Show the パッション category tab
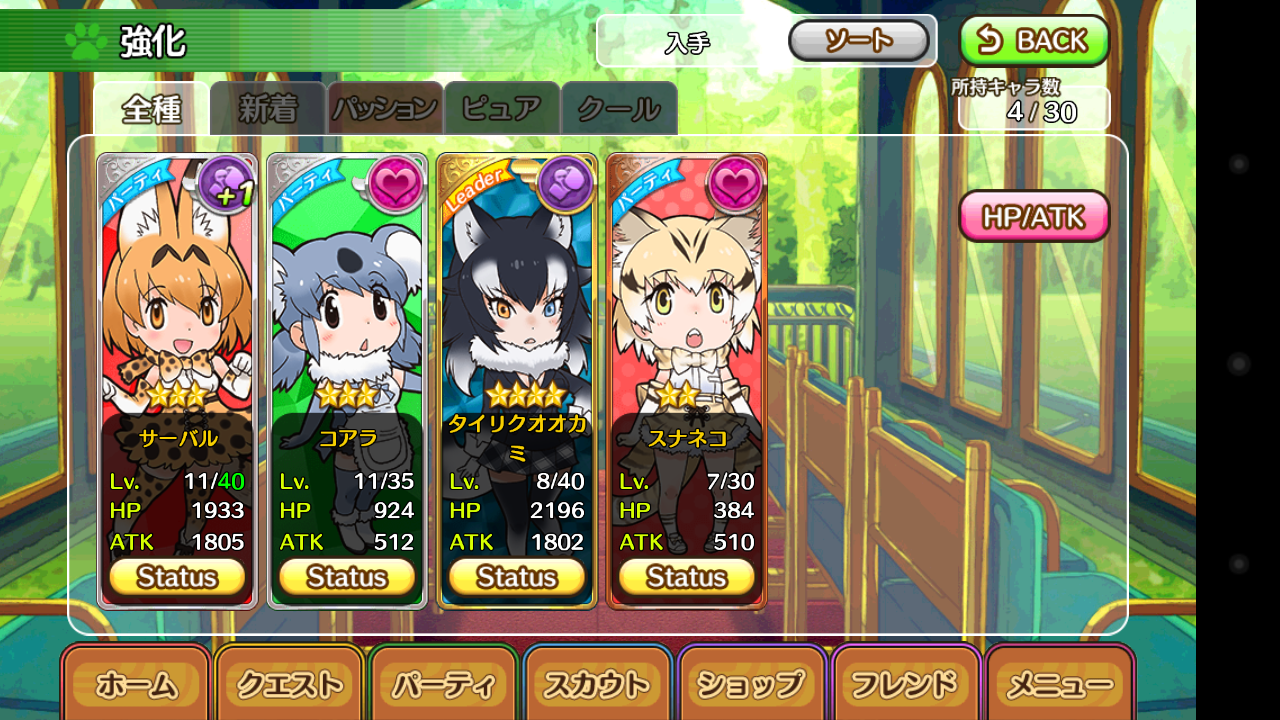 (x=385, y=109)
